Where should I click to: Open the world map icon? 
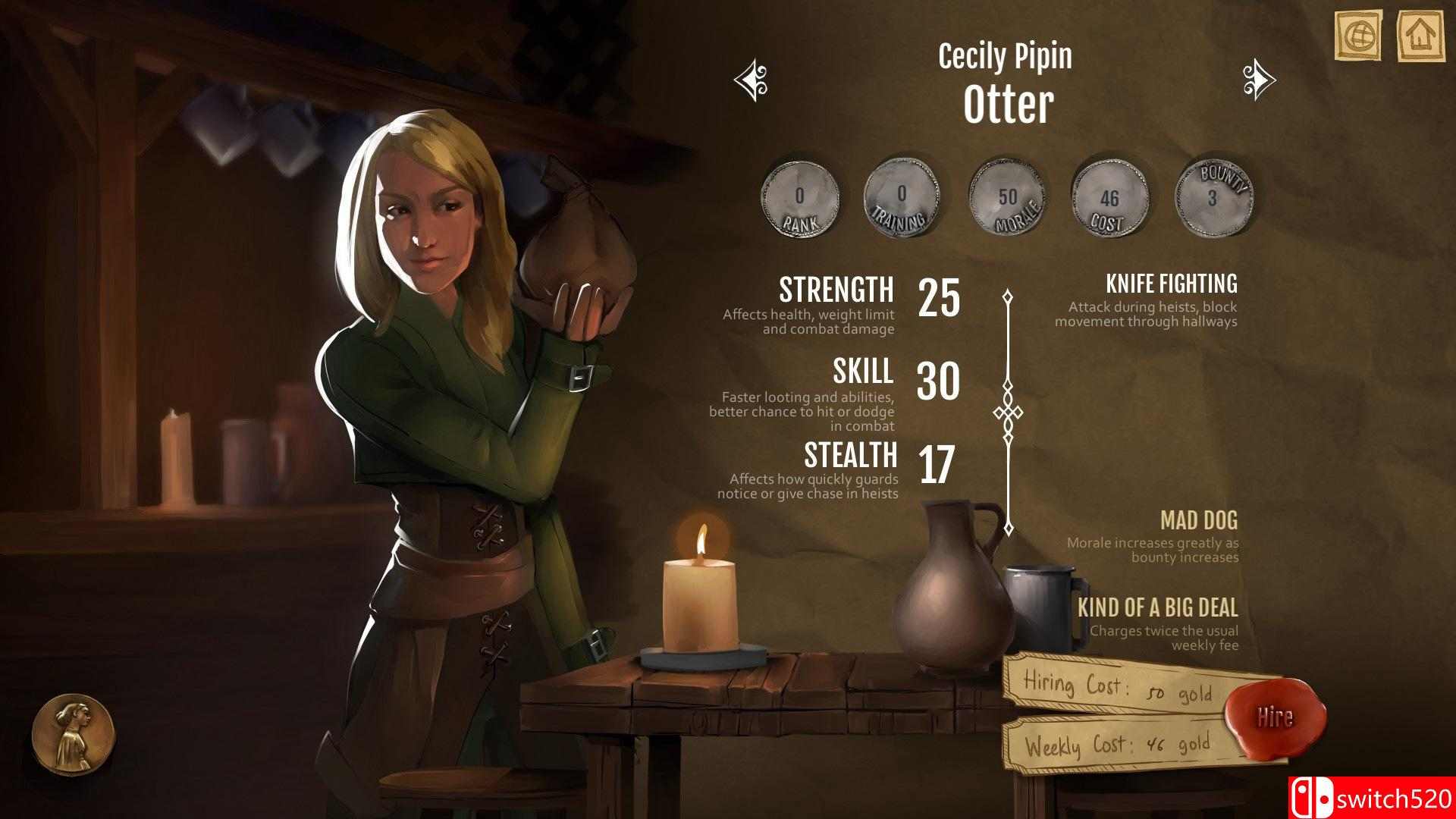[x=1360, y=34]
